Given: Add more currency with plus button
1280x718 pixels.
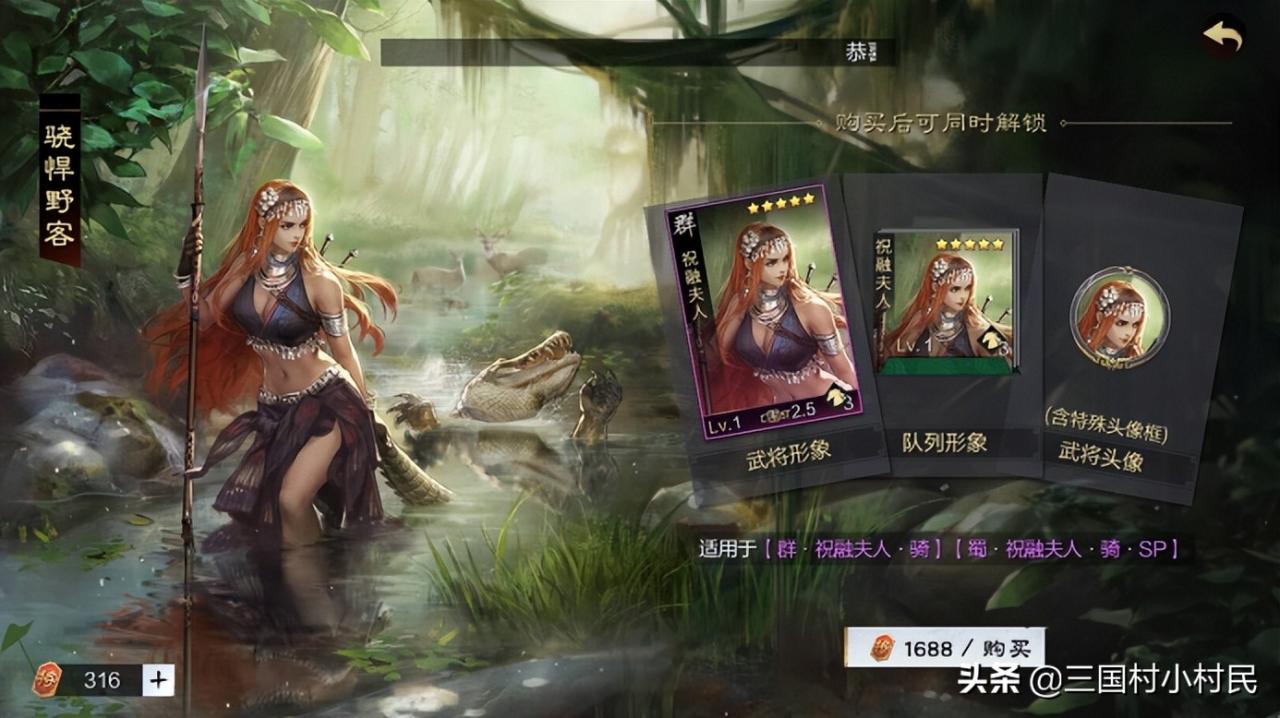Looking at the screenshot, I should pyautogui.click(x=158, y=680).
